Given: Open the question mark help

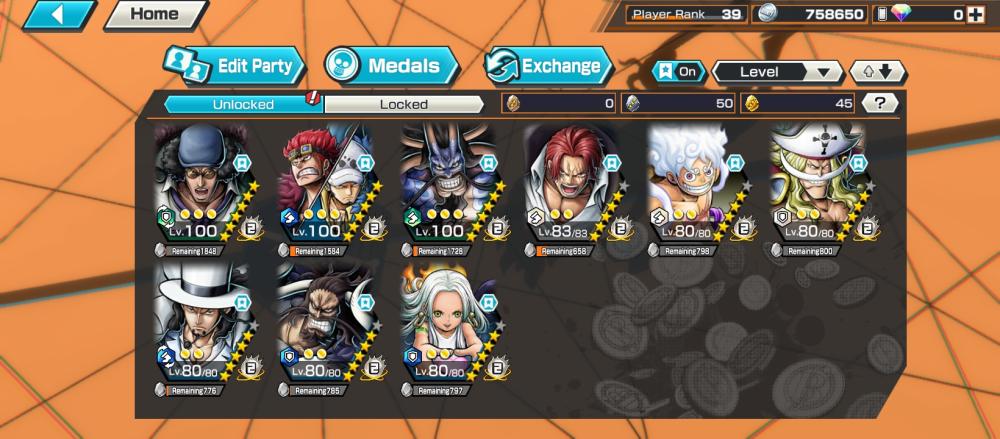Looking at the screenshot, I should [879, 103].
